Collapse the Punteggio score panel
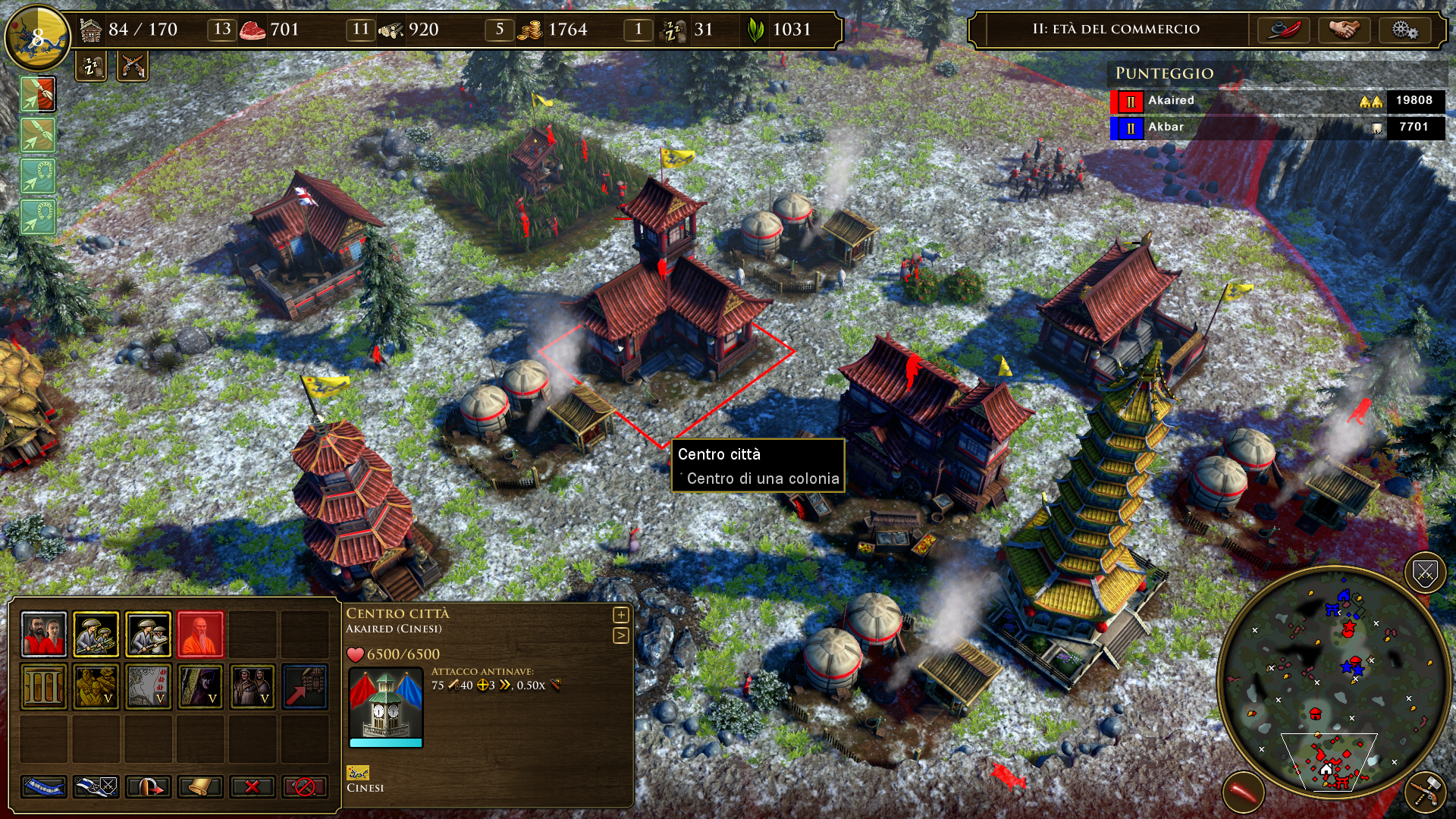The width and height of the screenshot is (1456, 819). (x=1165, y=74)
